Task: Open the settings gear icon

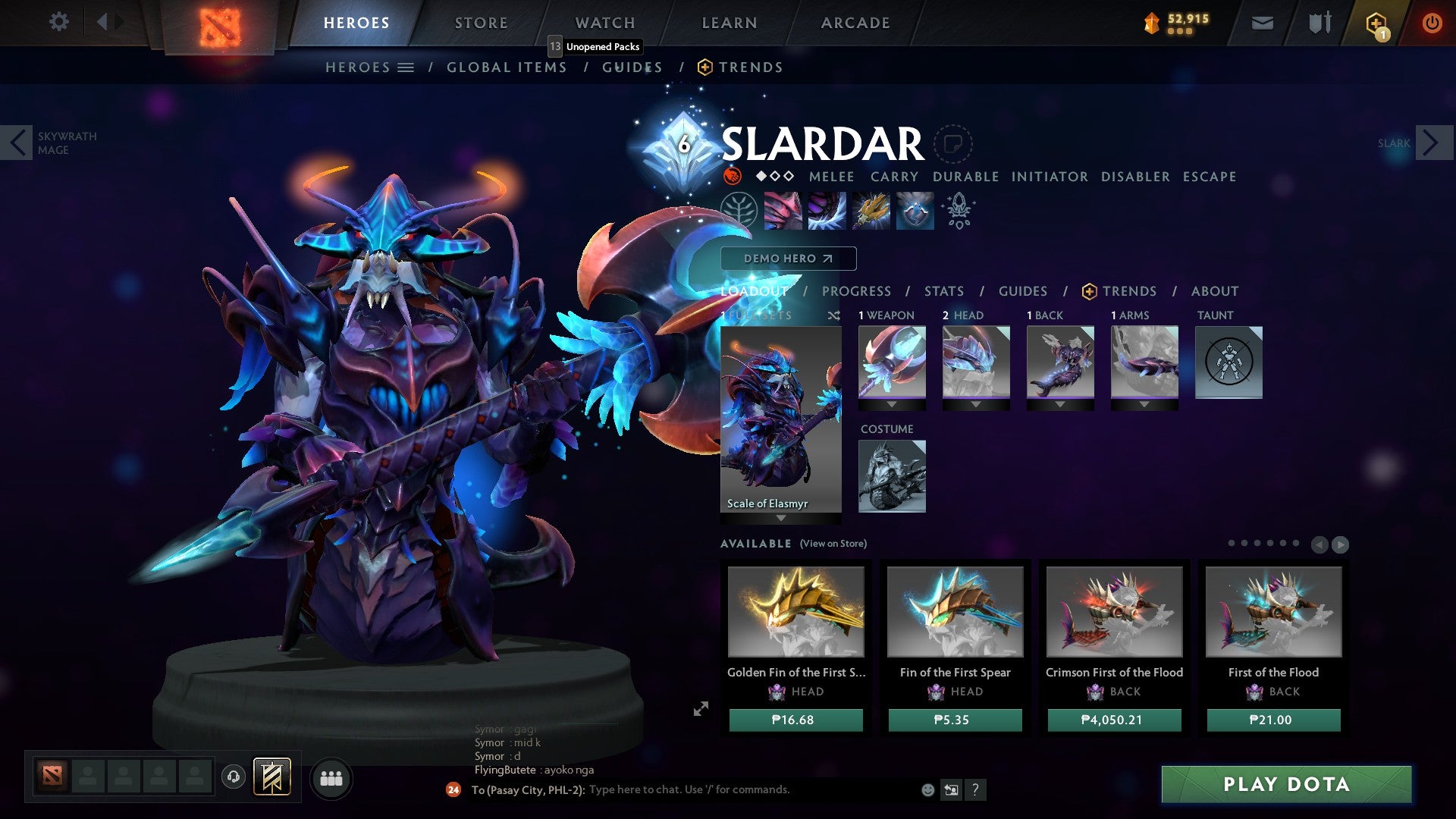Action: coord(58,22)
